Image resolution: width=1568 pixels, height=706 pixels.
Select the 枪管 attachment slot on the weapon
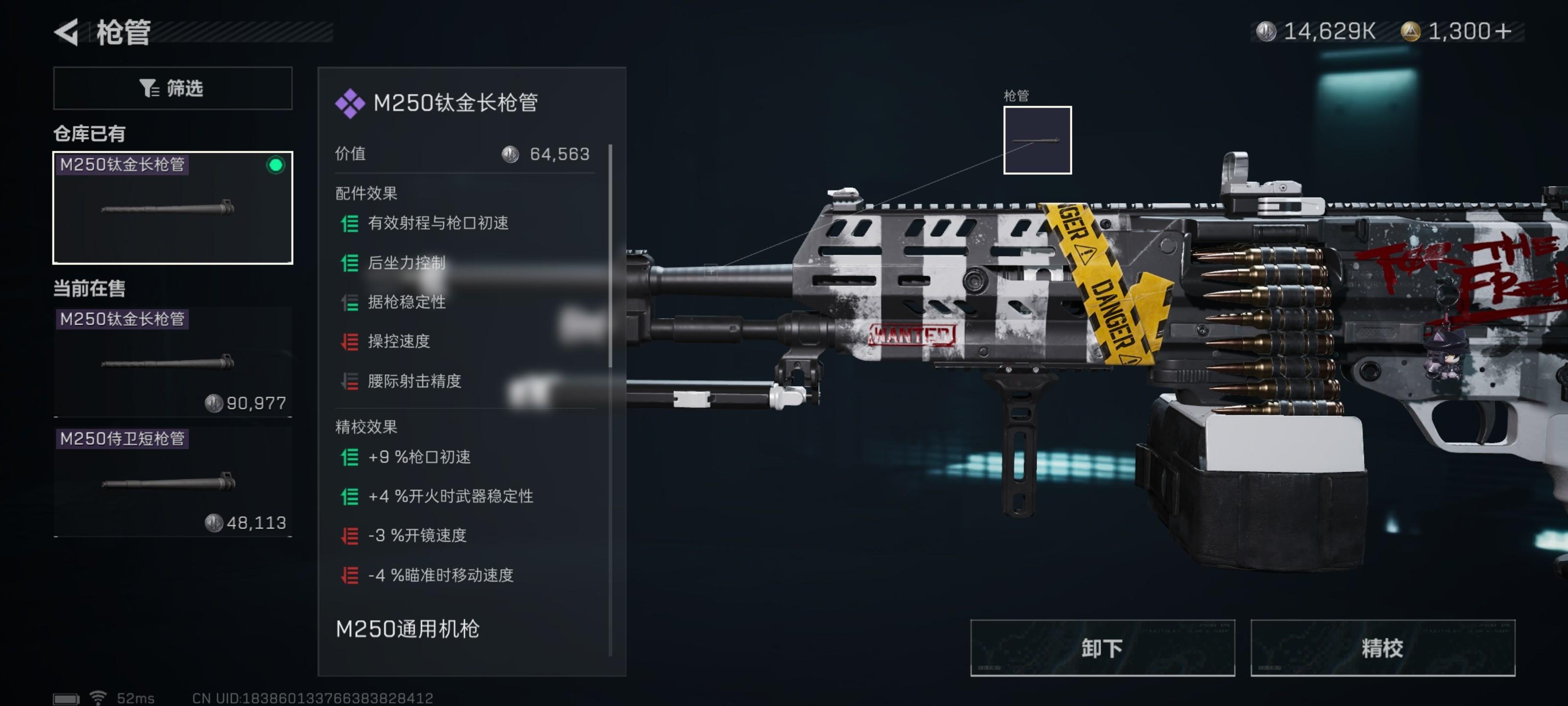tap(1037, 140)
